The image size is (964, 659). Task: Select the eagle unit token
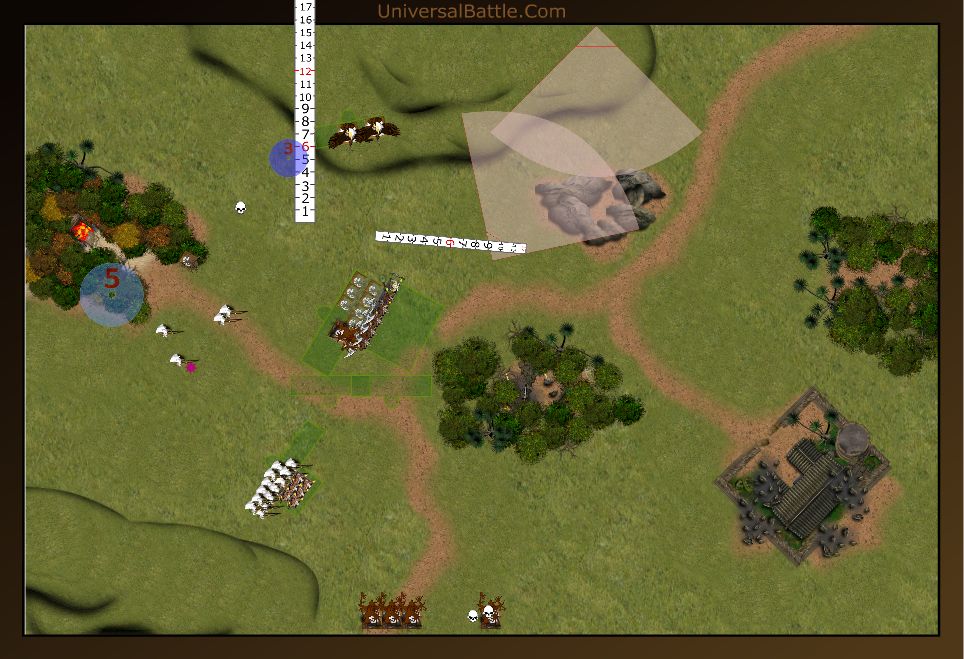click(363, 132)
